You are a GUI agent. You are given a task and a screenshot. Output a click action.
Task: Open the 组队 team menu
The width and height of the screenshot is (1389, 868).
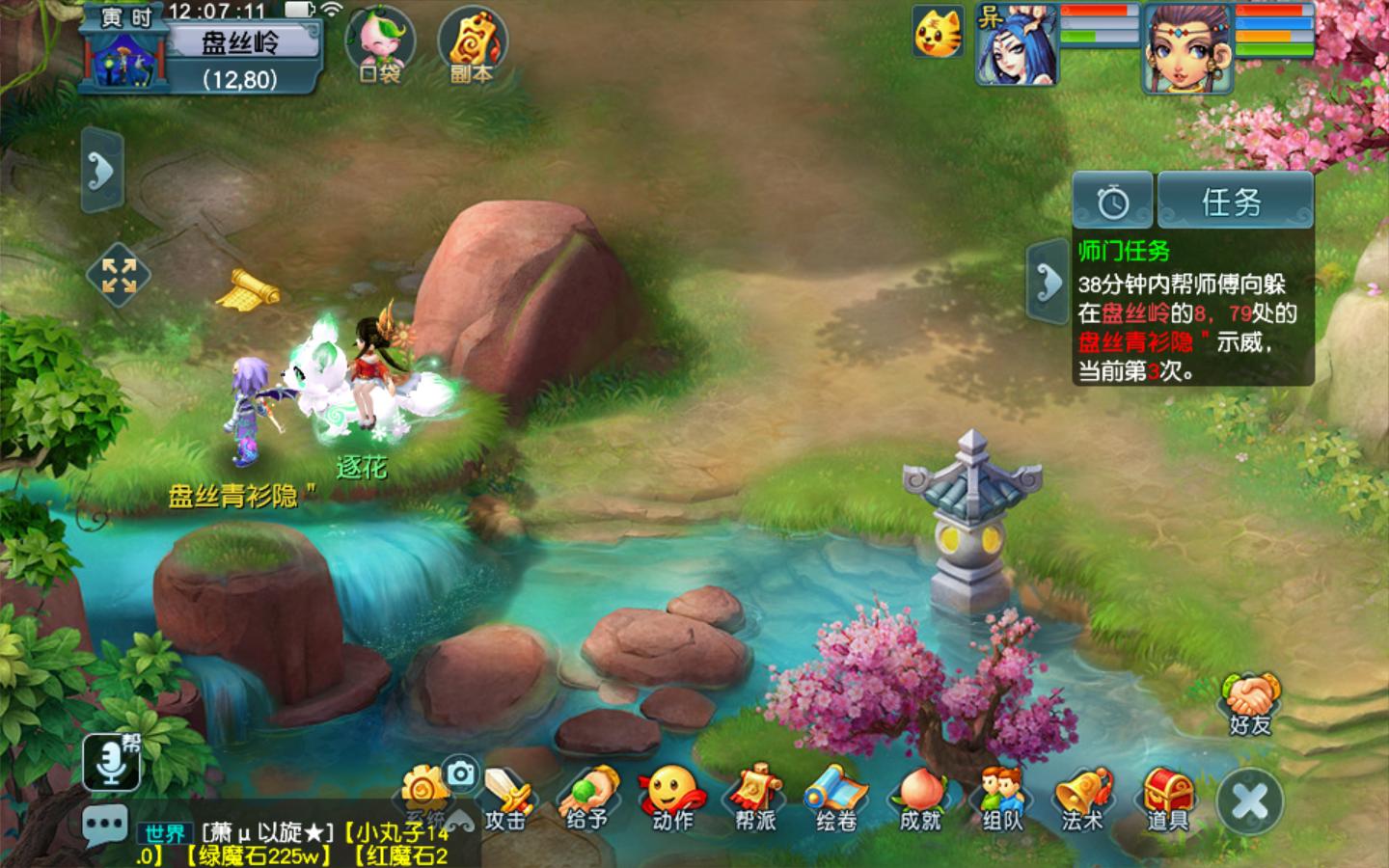pos(1002,800)
